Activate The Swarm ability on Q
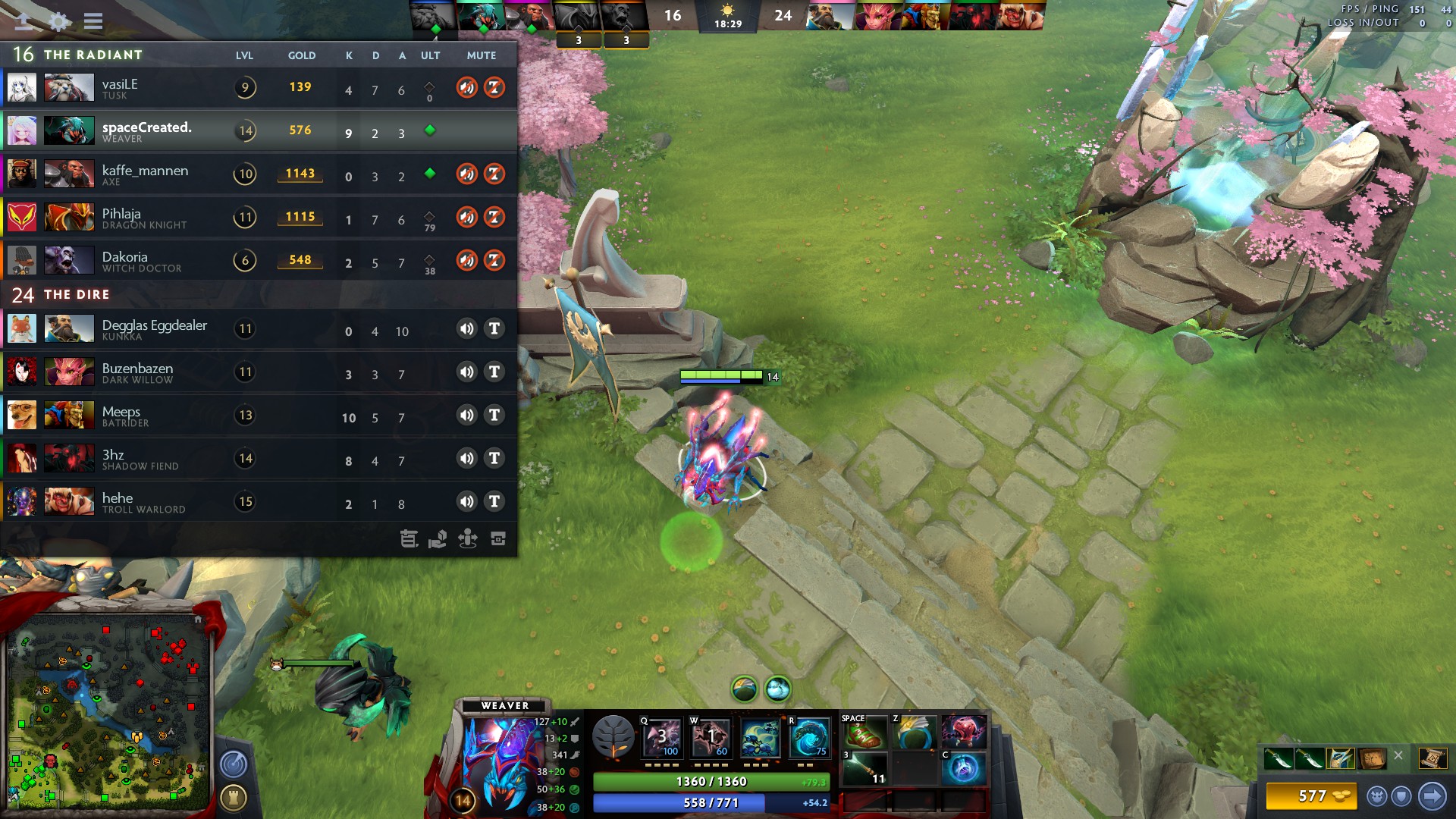This screenshot has height=819, width=1456. click(x=662, y=737)
